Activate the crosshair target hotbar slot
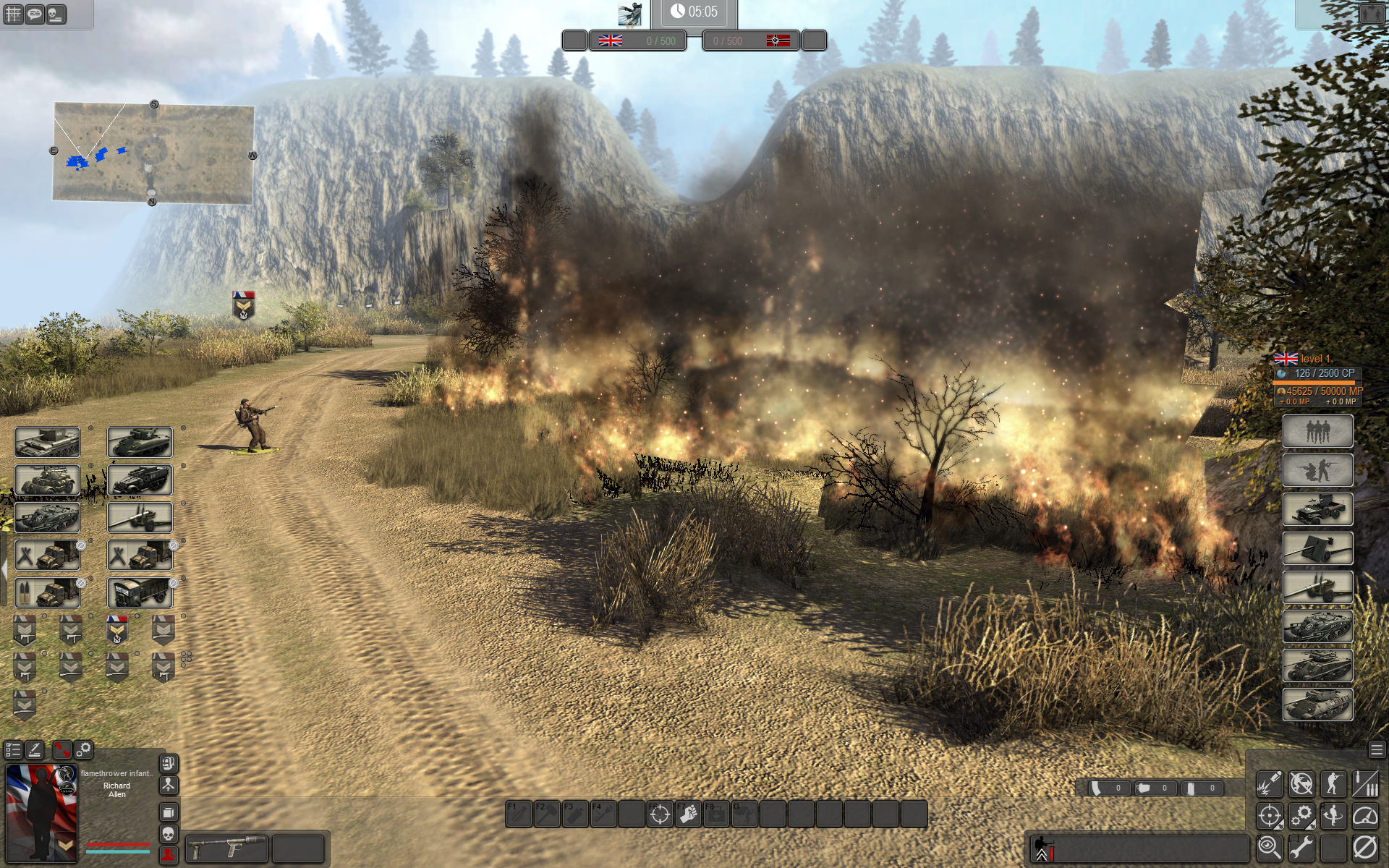Image resolution: width=1389 pixels, height=868 pixels. pyautogui.click(x=660, y=814)
